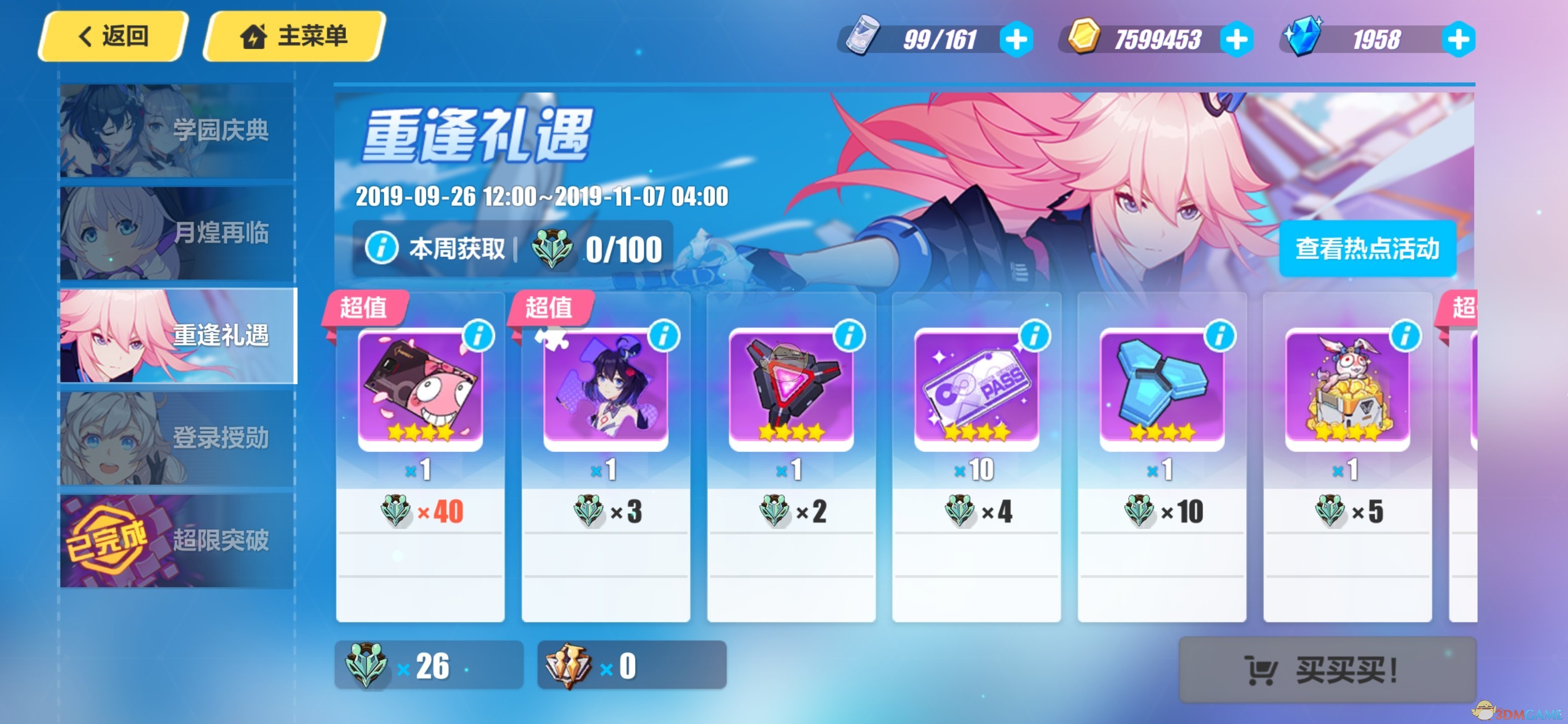1568x724 pixels.
Task: Click the plus icon beside the coin balance 7599453
Action: click(x=1236, y=38)
